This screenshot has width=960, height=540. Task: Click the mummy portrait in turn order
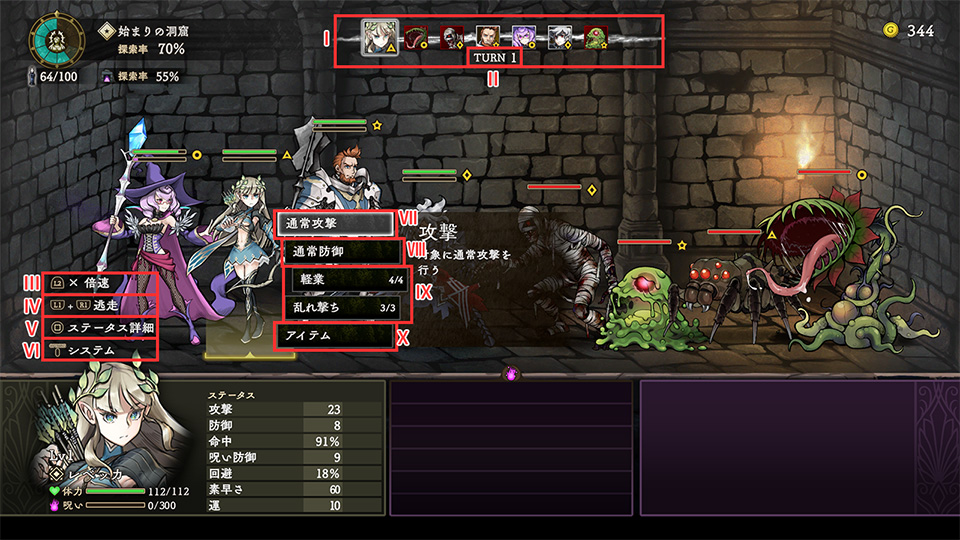coord(451,38)
